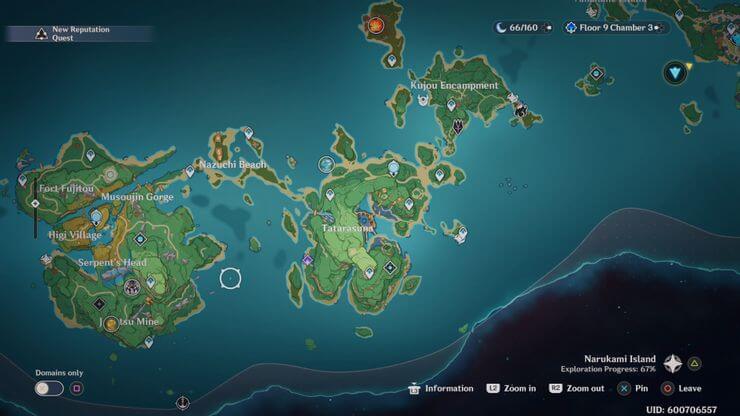The width and height of the screenshot is (740, 416).
Task: Select the orange boss marker on northern islet
Action: [376, 25]
